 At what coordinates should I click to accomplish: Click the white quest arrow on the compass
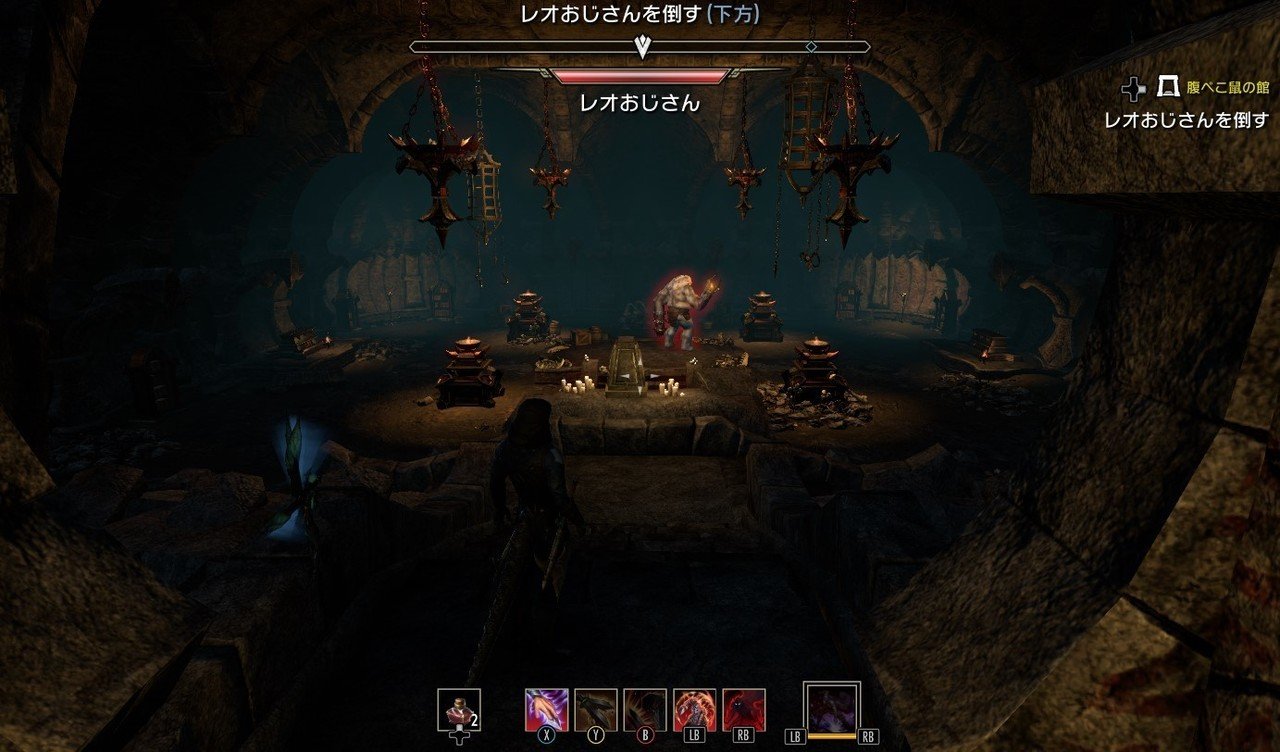(x=641, y=45)
